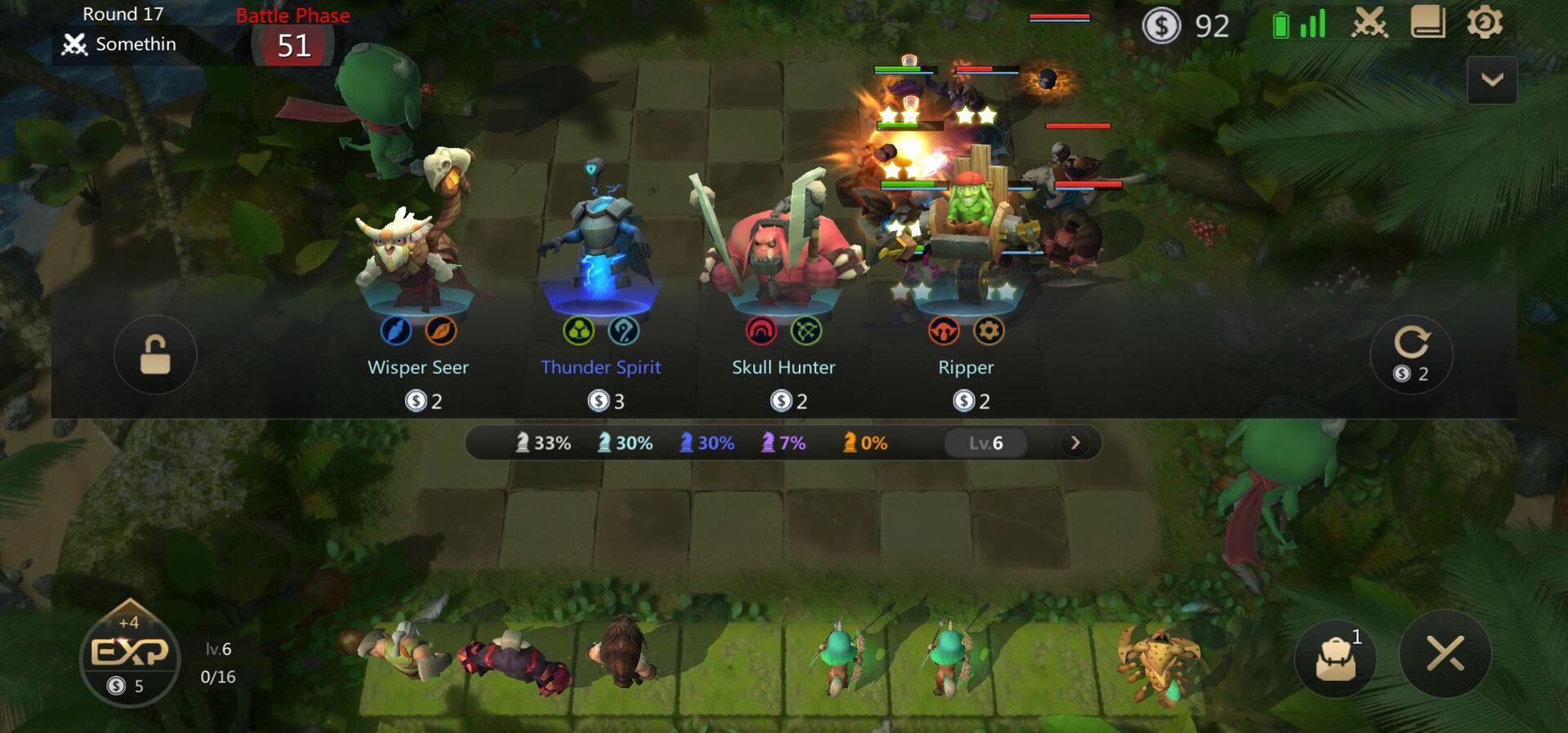Viewport: 1568px width, 733px height.
Task: Collapse the shop panel using top-right chevron
Action: (x=1492, y=79)
